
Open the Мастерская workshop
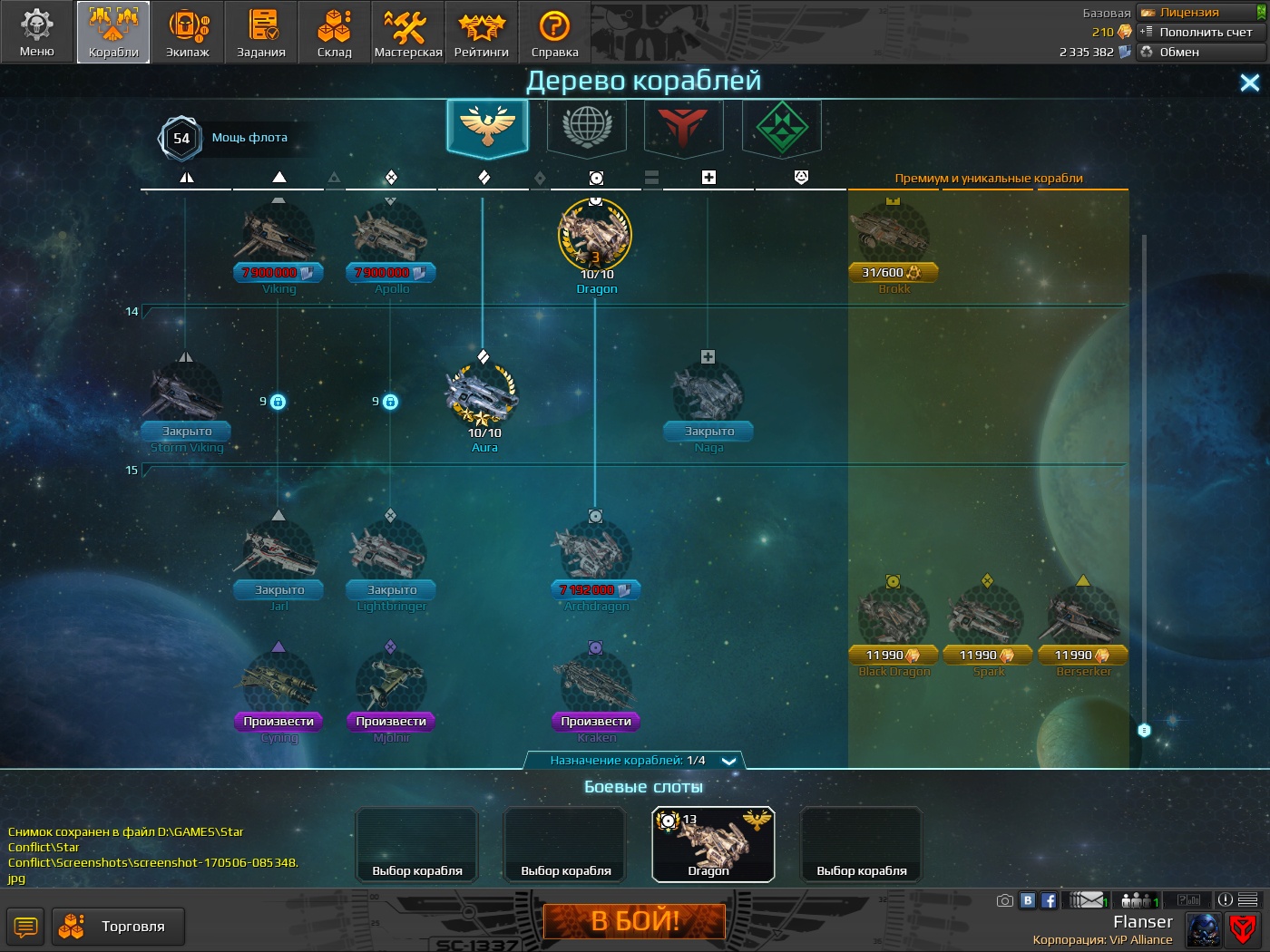tap(408, 33)
